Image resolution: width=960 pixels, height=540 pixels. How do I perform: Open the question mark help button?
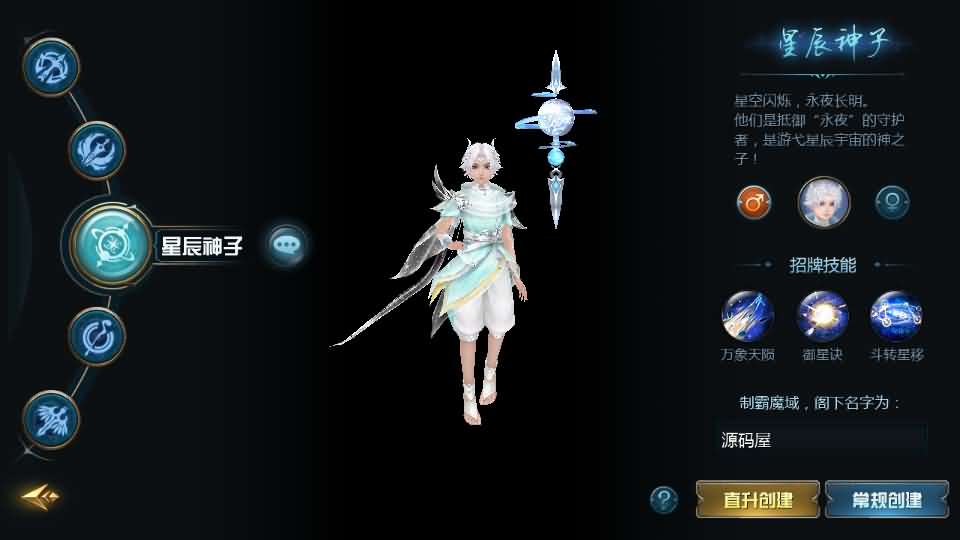click(663, 499)
